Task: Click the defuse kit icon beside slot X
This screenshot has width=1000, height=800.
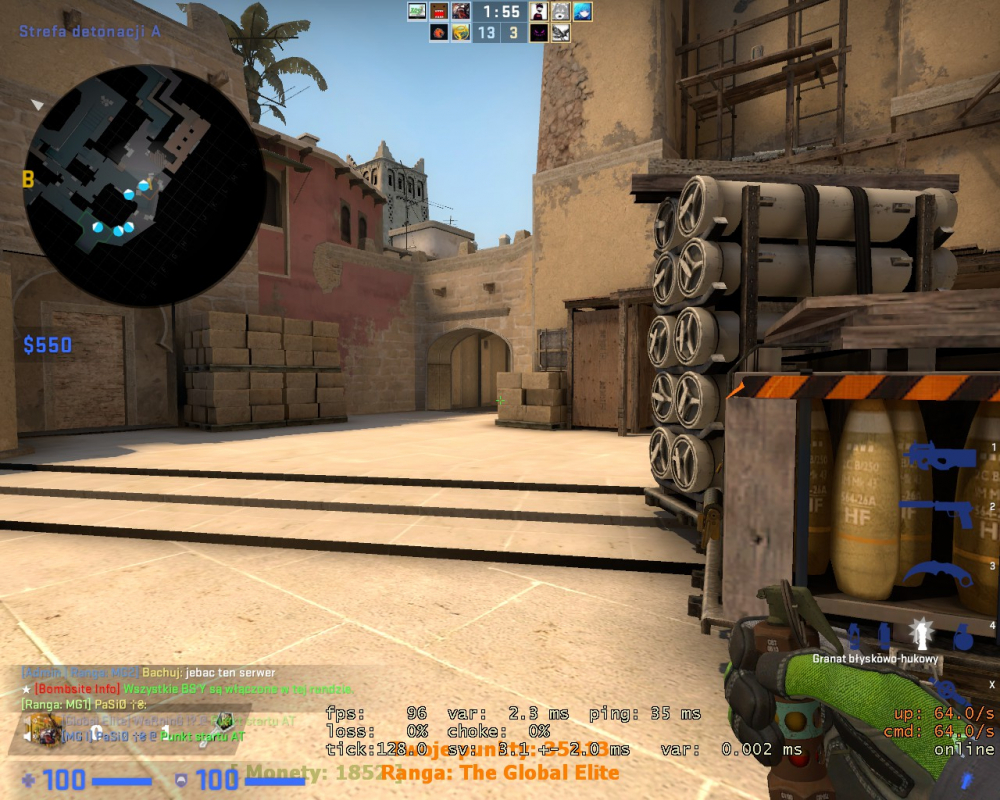Action: tap(942, 686)
